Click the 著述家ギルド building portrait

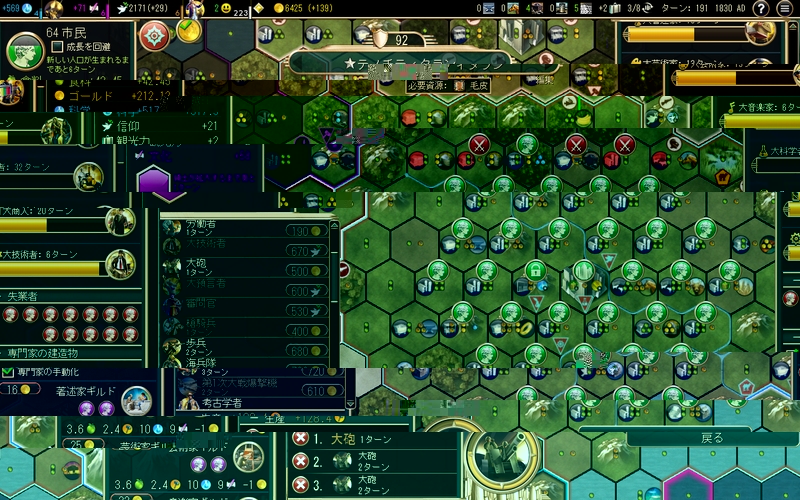tap(136, 402)
